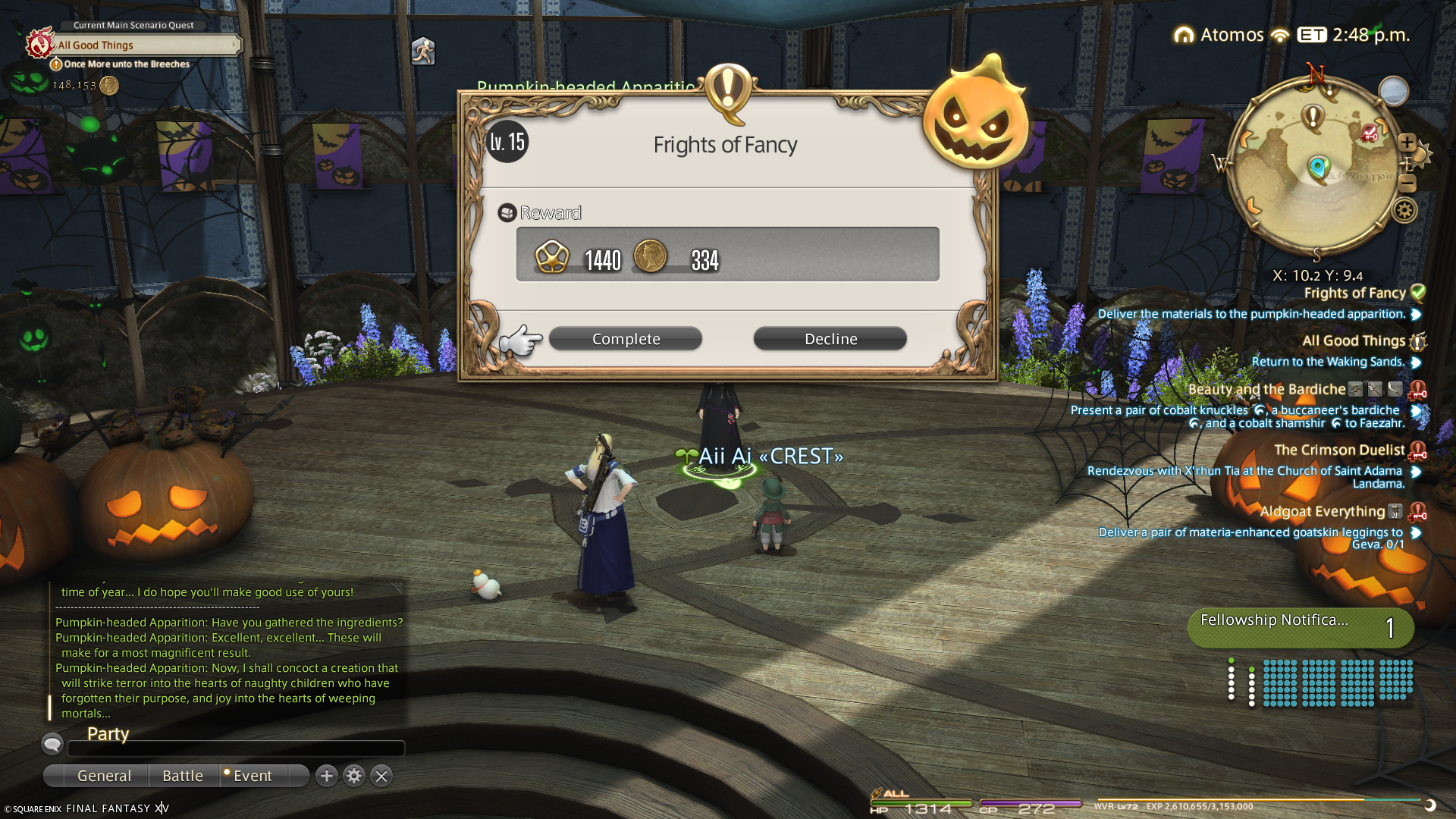
Task: Select the Event chat tab
Action: (253, 776)
